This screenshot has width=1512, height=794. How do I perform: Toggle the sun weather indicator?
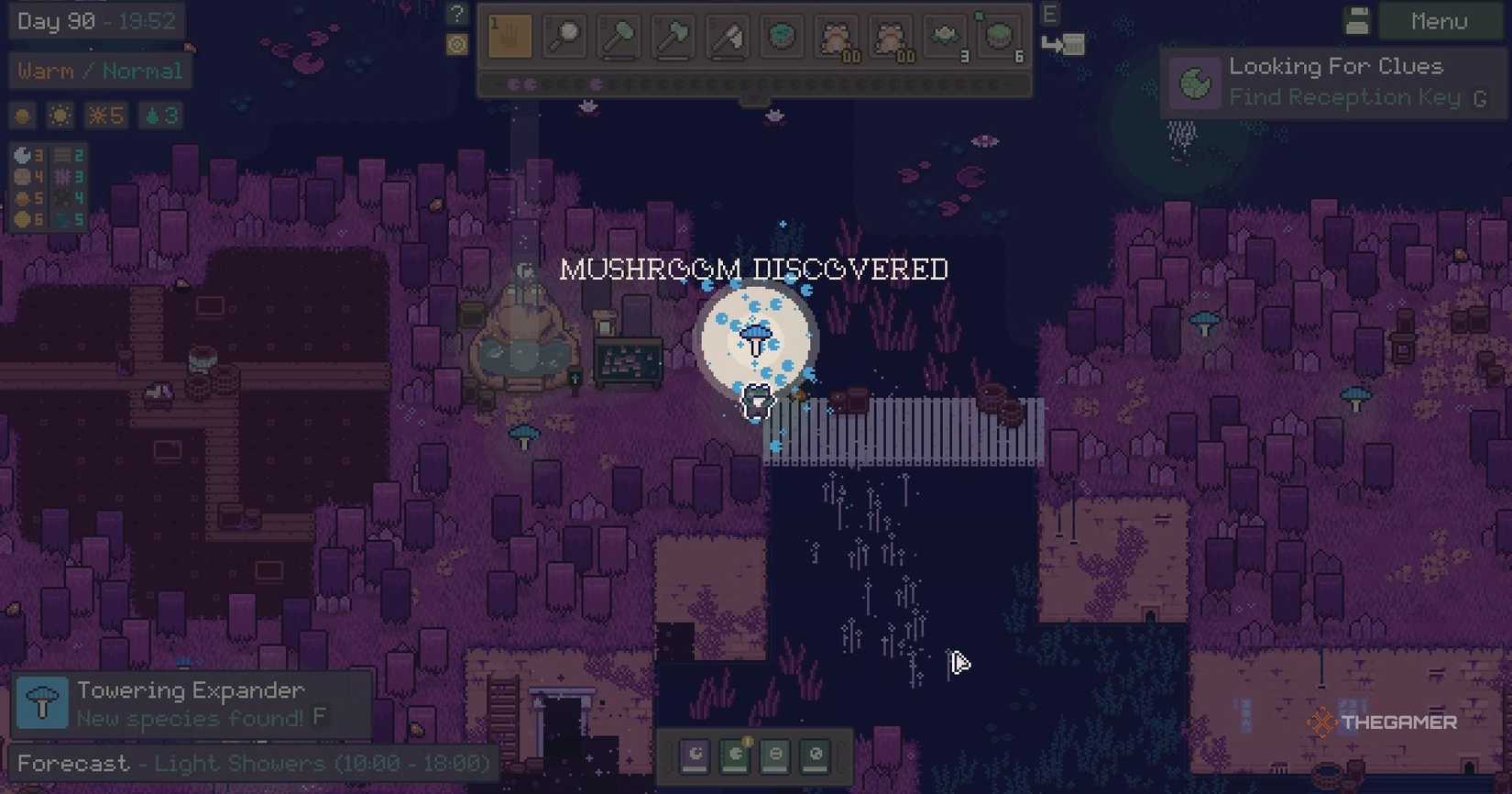(60, 116)
